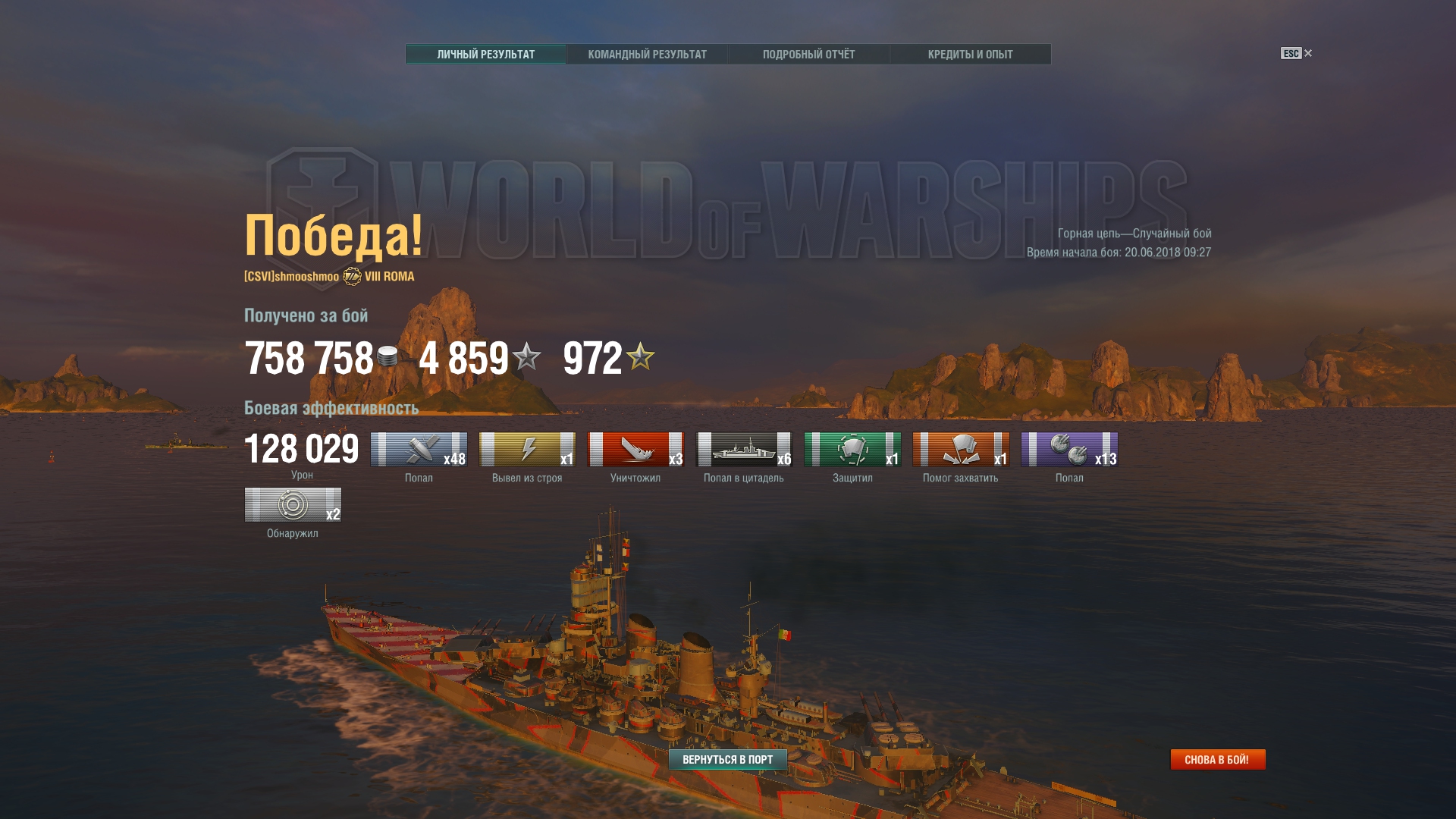The image size is (1456, 819).
Task: Show the Подробный отчёт tab
Action: click(x=808, y=55)
